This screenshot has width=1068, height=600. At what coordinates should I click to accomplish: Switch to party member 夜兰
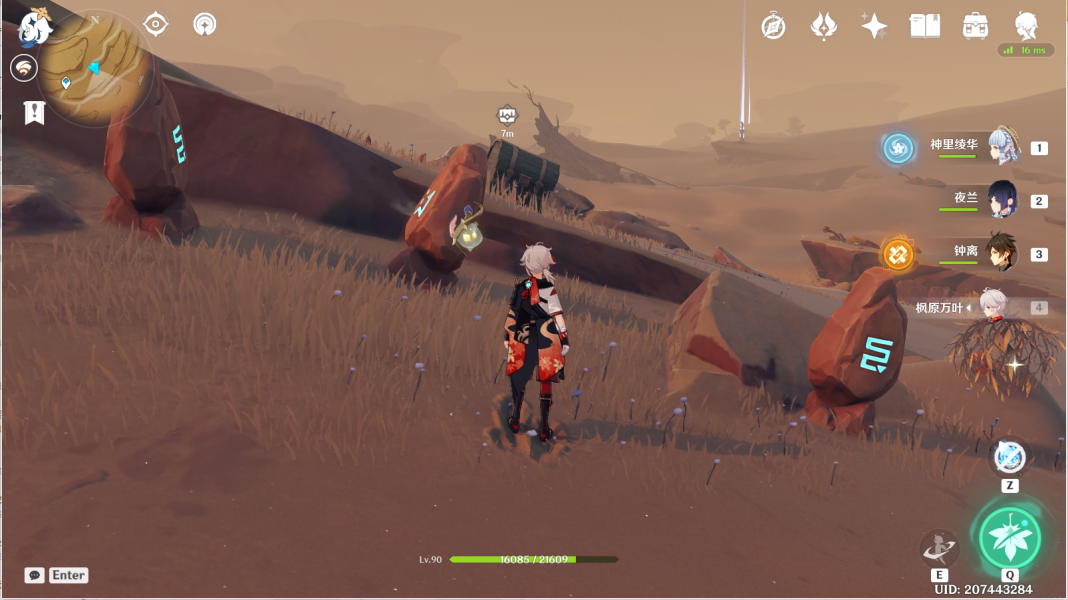[1002, 199]
